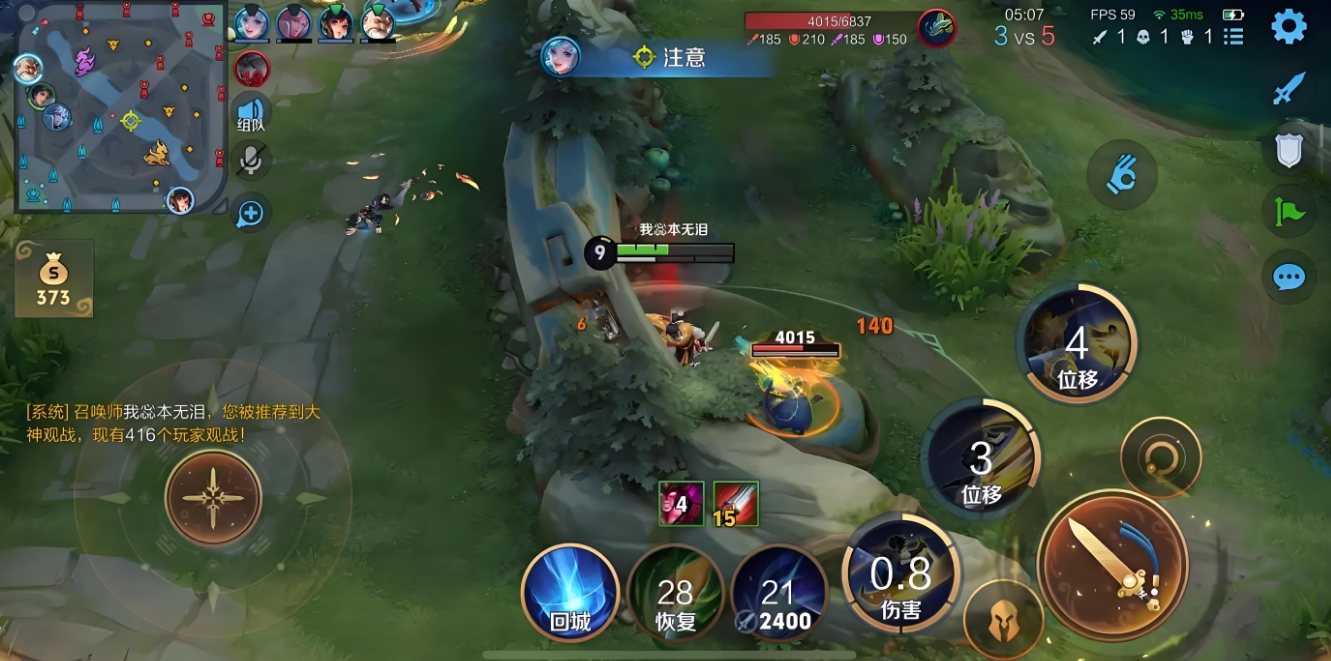
Task: Send the green flag signal
Action: [x=1288, y=212]
